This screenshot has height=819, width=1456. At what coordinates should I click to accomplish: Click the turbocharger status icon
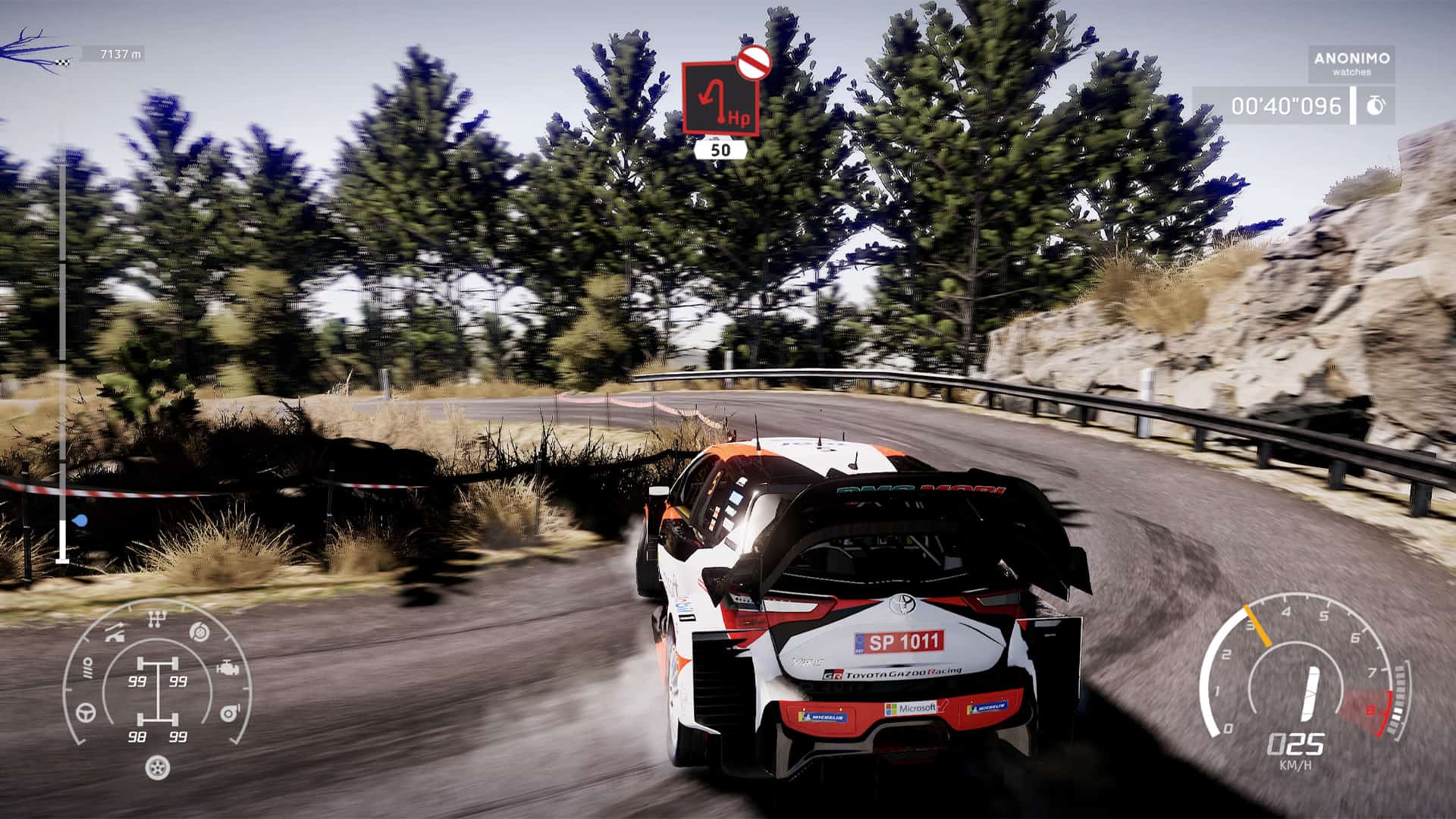tap(228, 713)
